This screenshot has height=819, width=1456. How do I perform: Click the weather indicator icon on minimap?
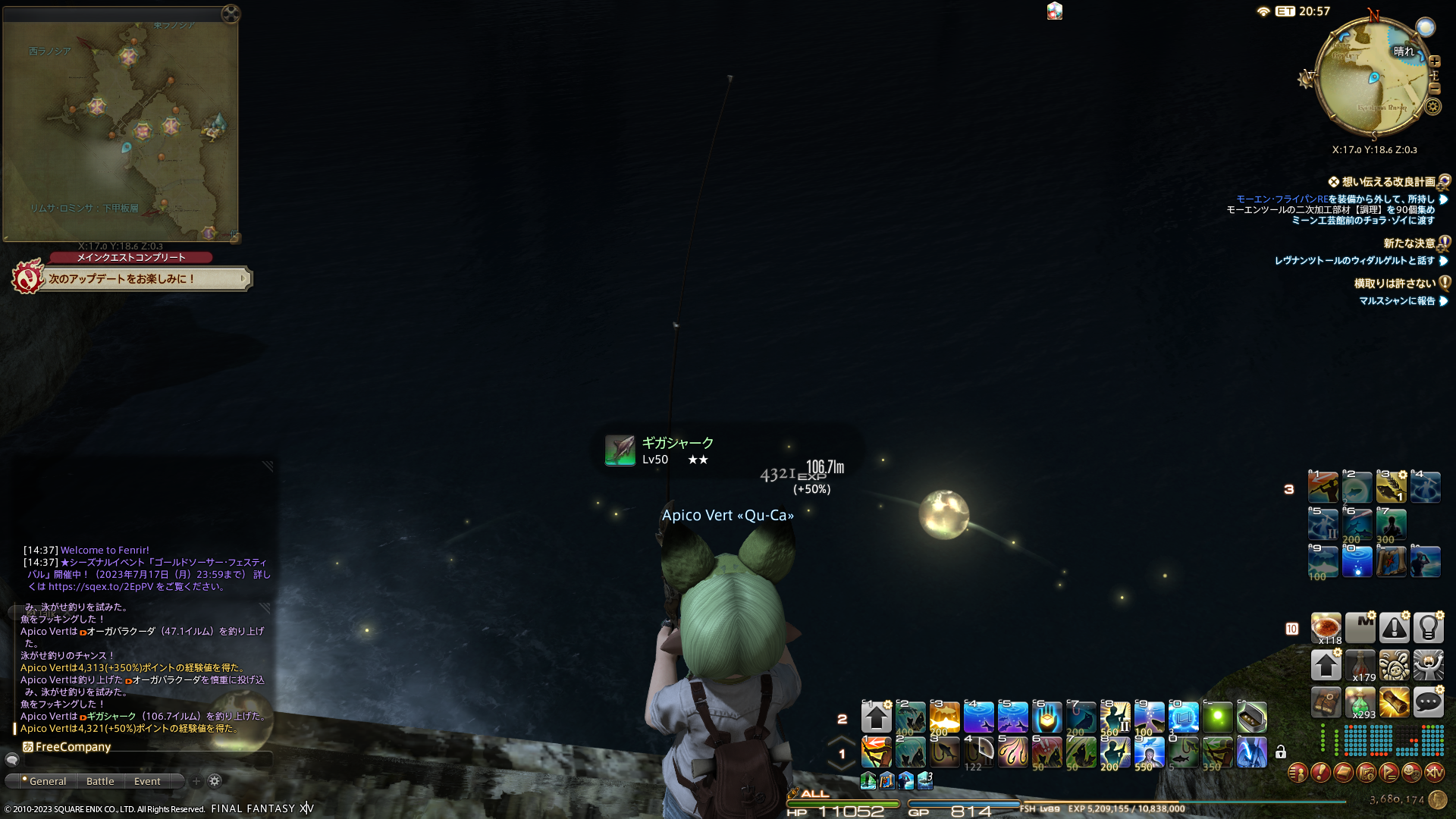click(x=1426, y=28)
